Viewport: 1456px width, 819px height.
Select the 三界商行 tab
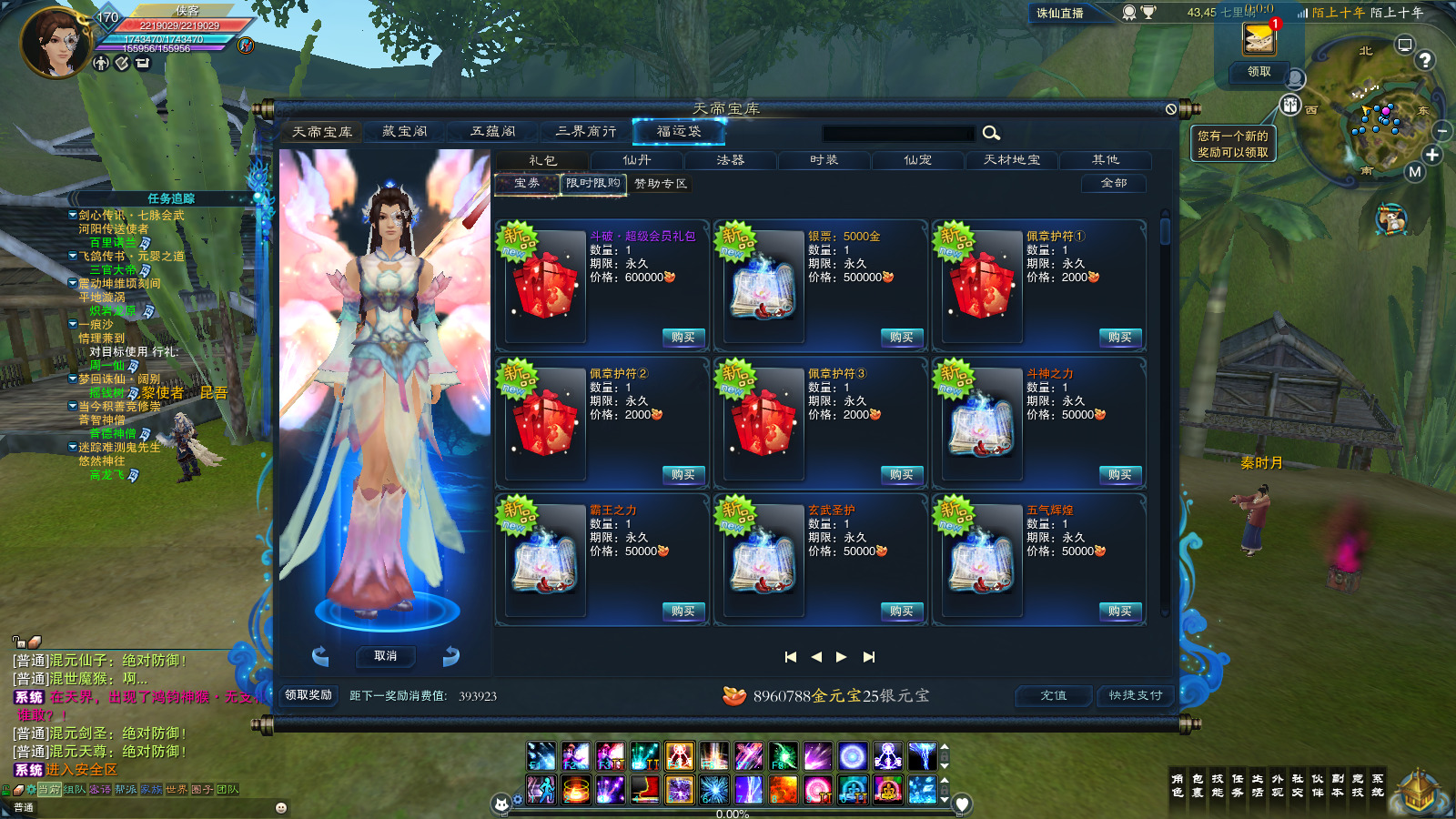pos(585,132)
